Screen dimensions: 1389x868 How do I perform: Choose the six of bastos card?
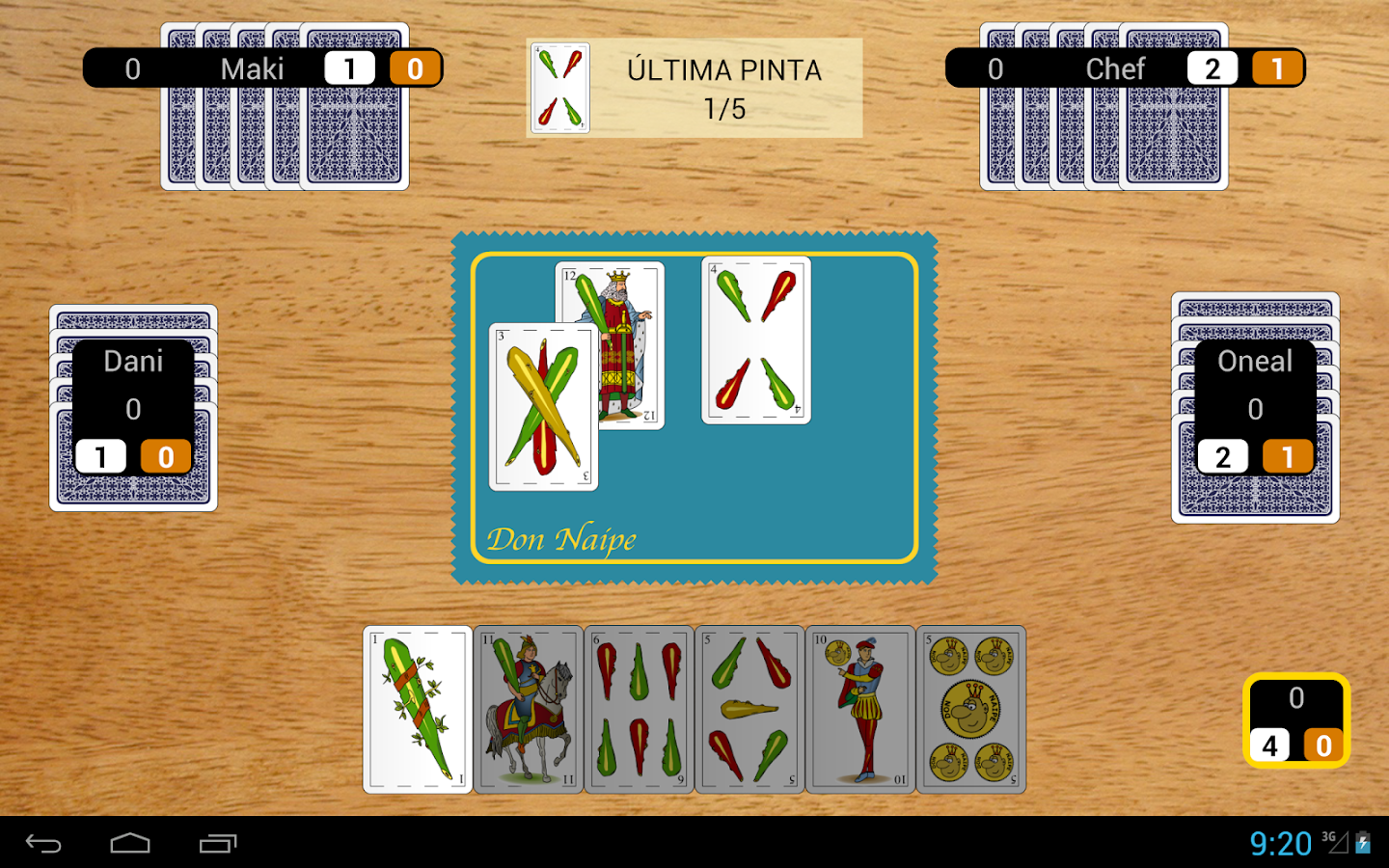(639, 710)
